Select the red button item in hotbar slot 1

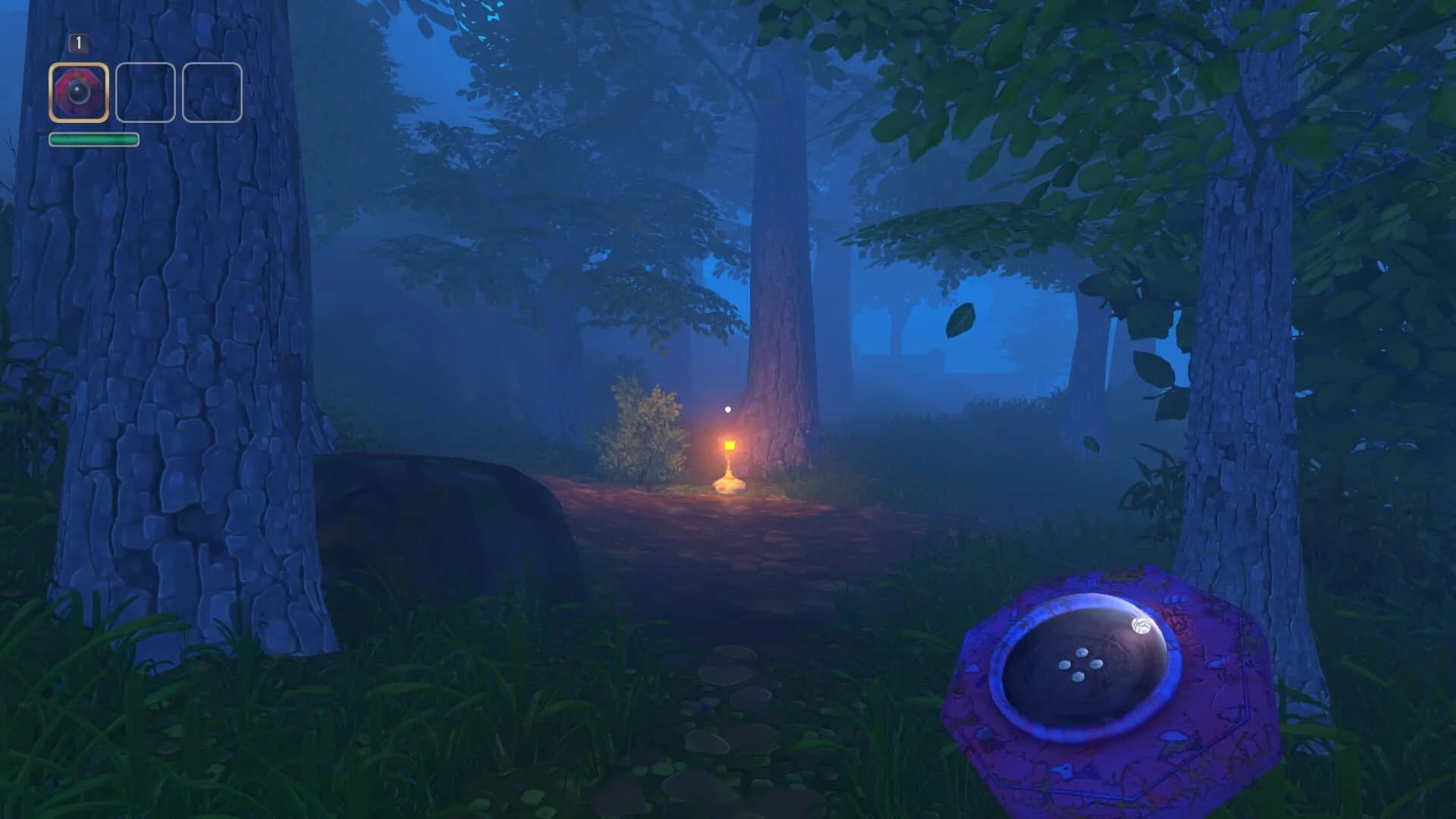(78, 93)
